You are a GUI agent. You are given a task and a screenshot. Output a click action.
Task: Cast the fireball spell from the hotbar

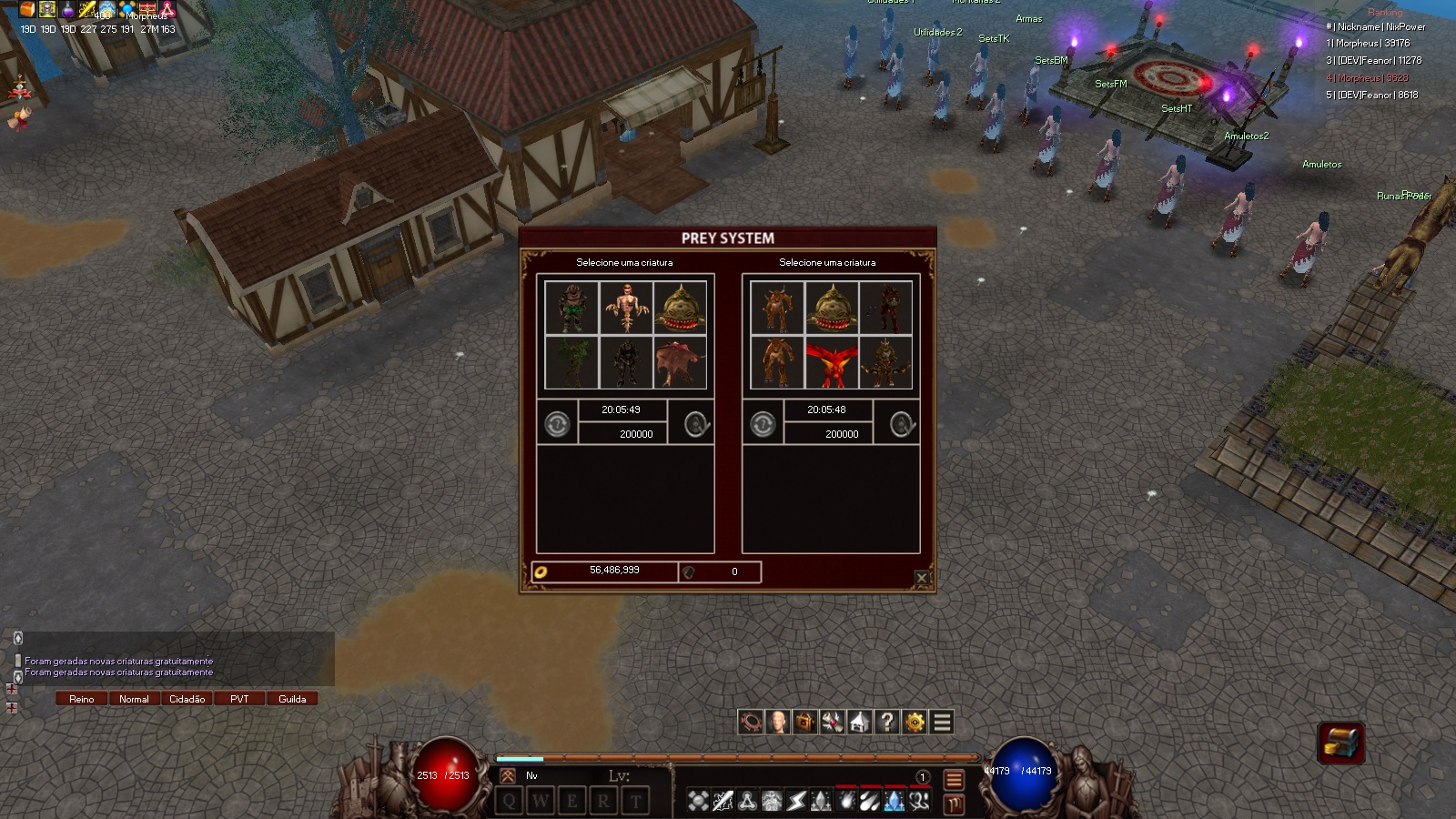844,801
